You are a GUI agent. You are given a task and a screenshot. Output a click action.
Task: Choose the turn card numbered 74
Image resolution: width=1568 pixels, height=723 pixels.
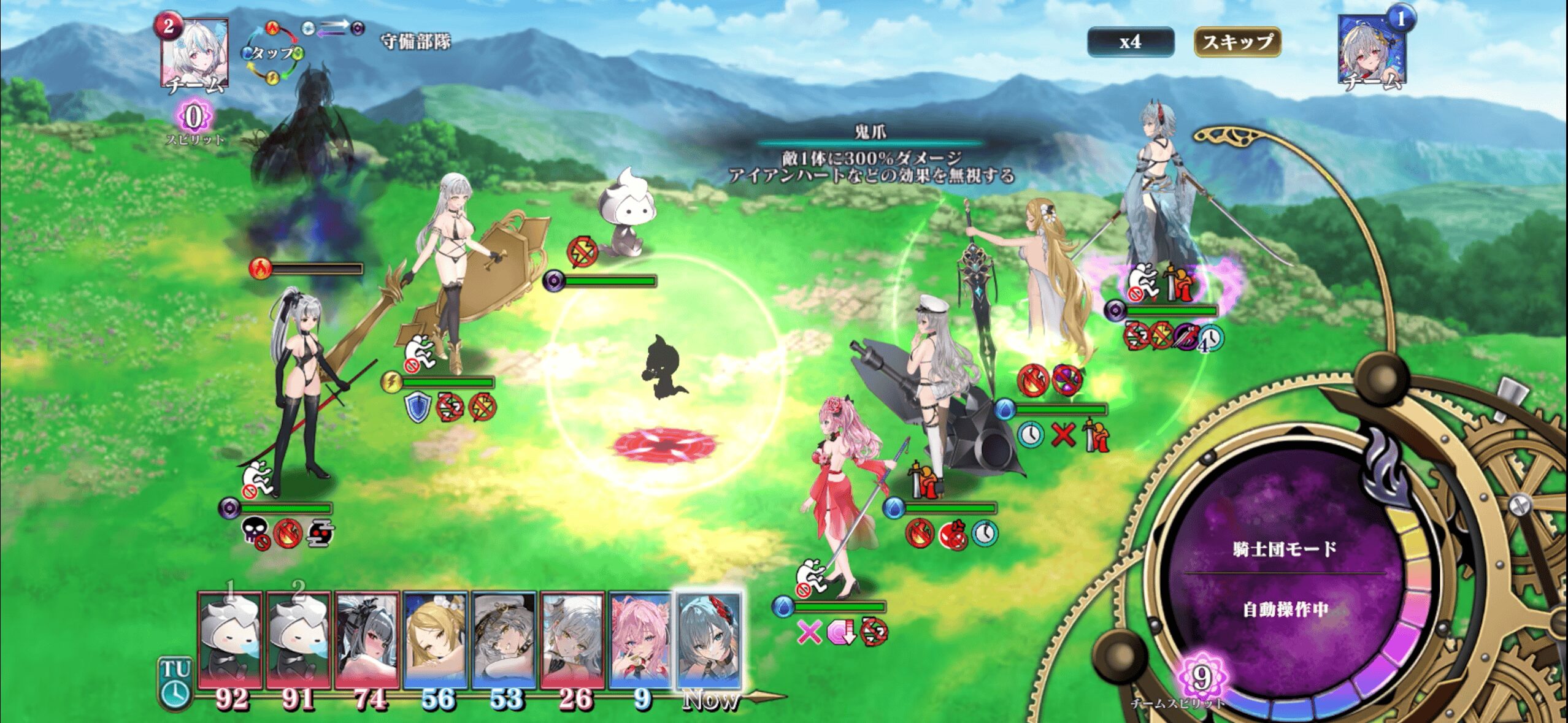(367, 641)
